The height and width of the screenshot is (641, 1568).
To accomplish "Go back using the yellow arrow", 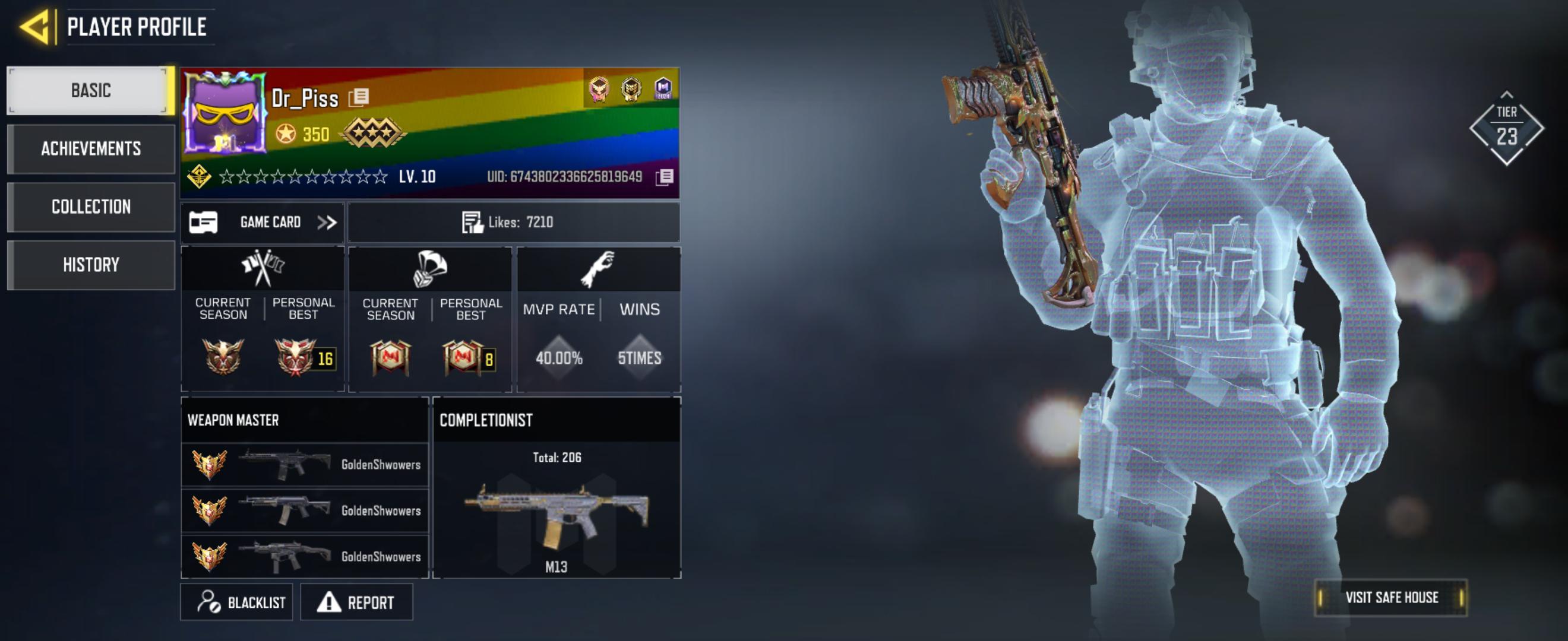I will [x=35, y=27].
